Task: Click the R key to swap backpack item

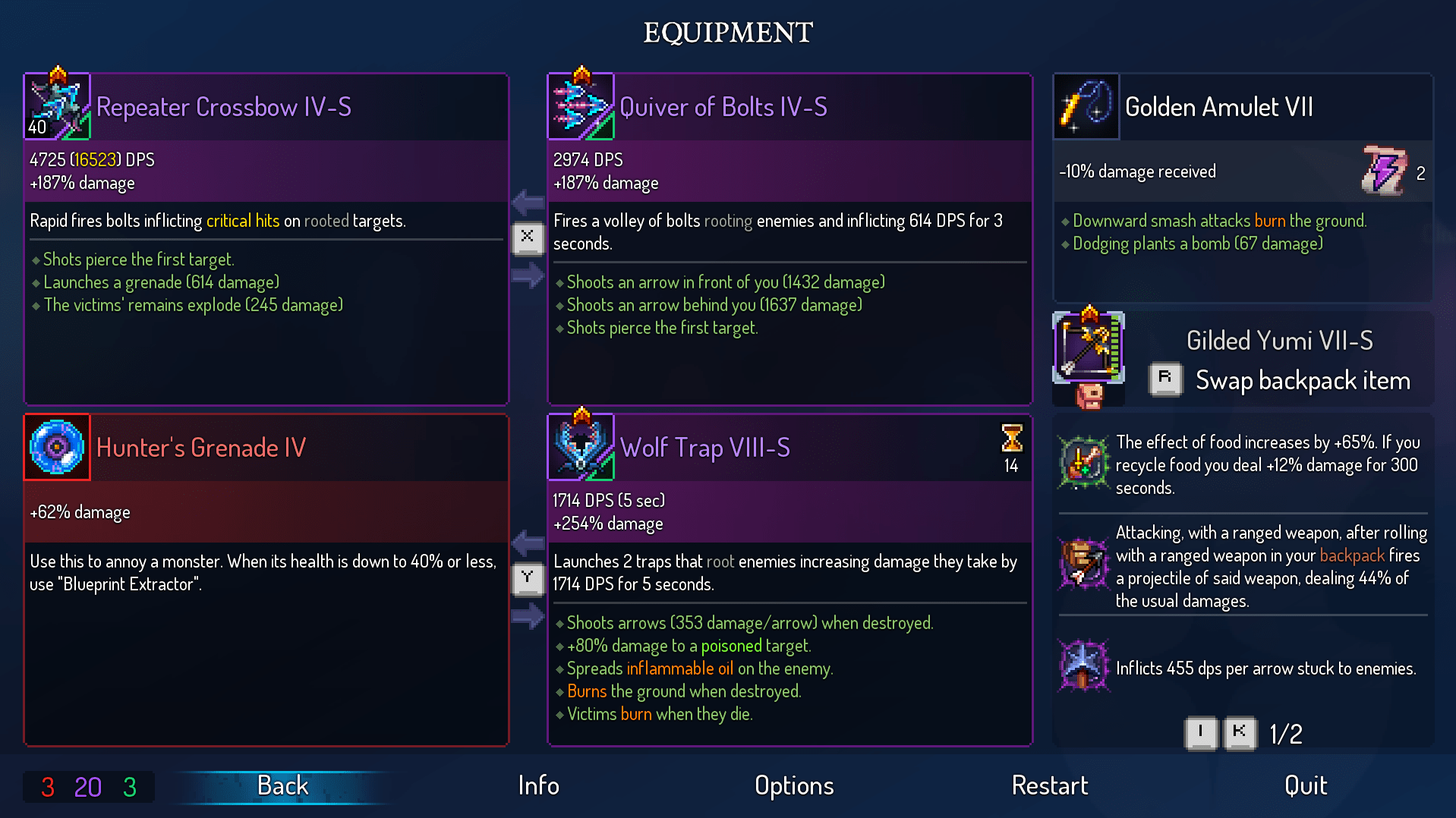Action: pos(1166,380)
